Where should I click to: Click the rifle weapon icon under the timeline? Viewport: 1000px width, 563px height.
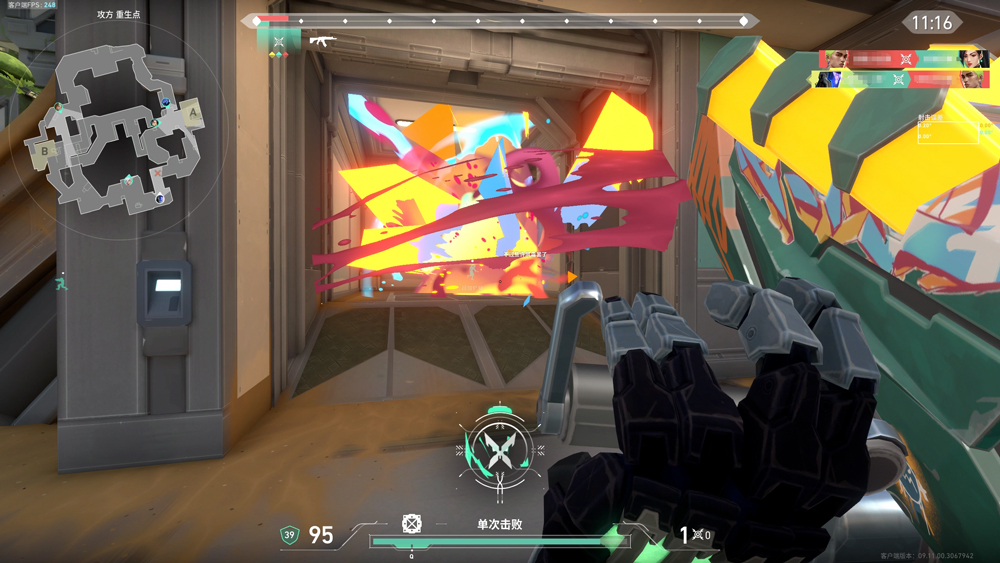click(325, 40)
